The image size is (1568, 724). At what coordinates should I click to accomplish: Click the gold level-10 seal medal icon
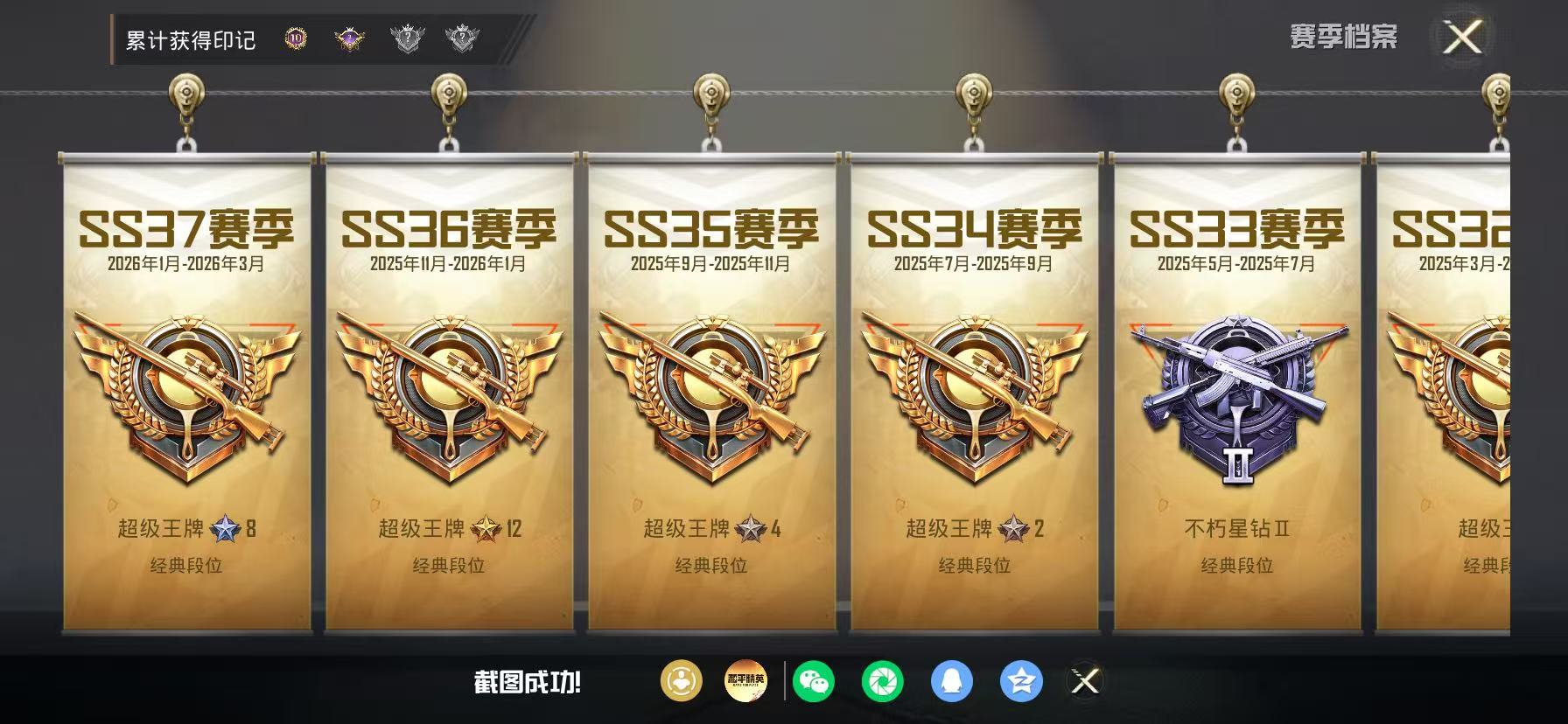pyautogui.click(x=295, y=38)
